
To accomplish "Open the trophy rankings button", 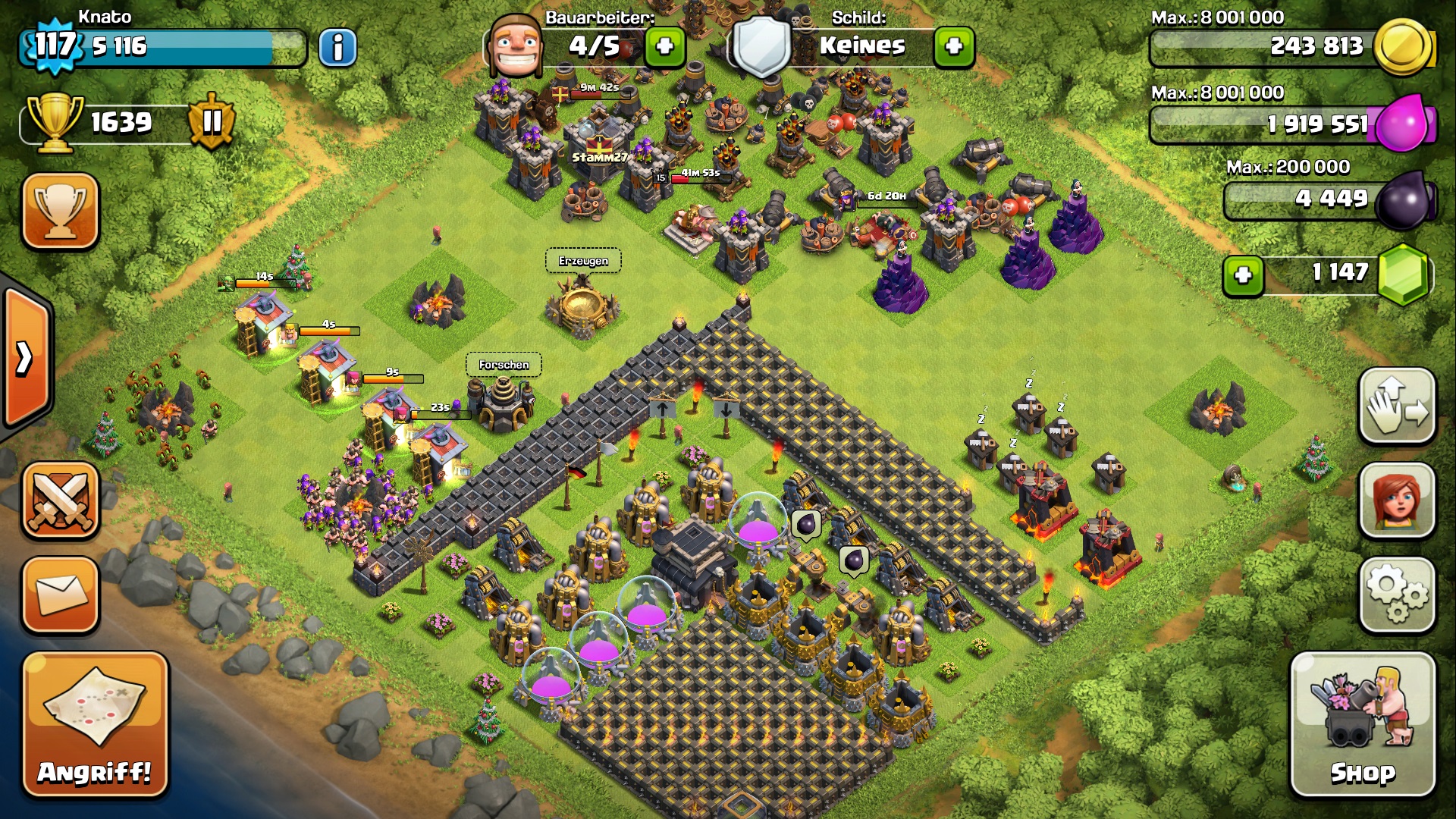I will coord(61,211).
